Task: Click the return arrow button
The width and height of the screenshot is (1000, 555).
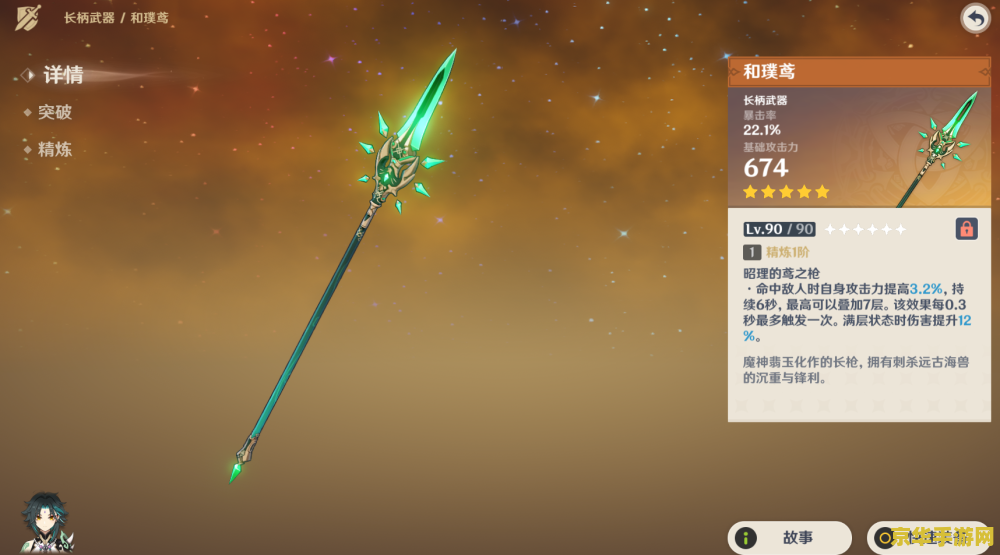Action: click(x=975, y=18)
